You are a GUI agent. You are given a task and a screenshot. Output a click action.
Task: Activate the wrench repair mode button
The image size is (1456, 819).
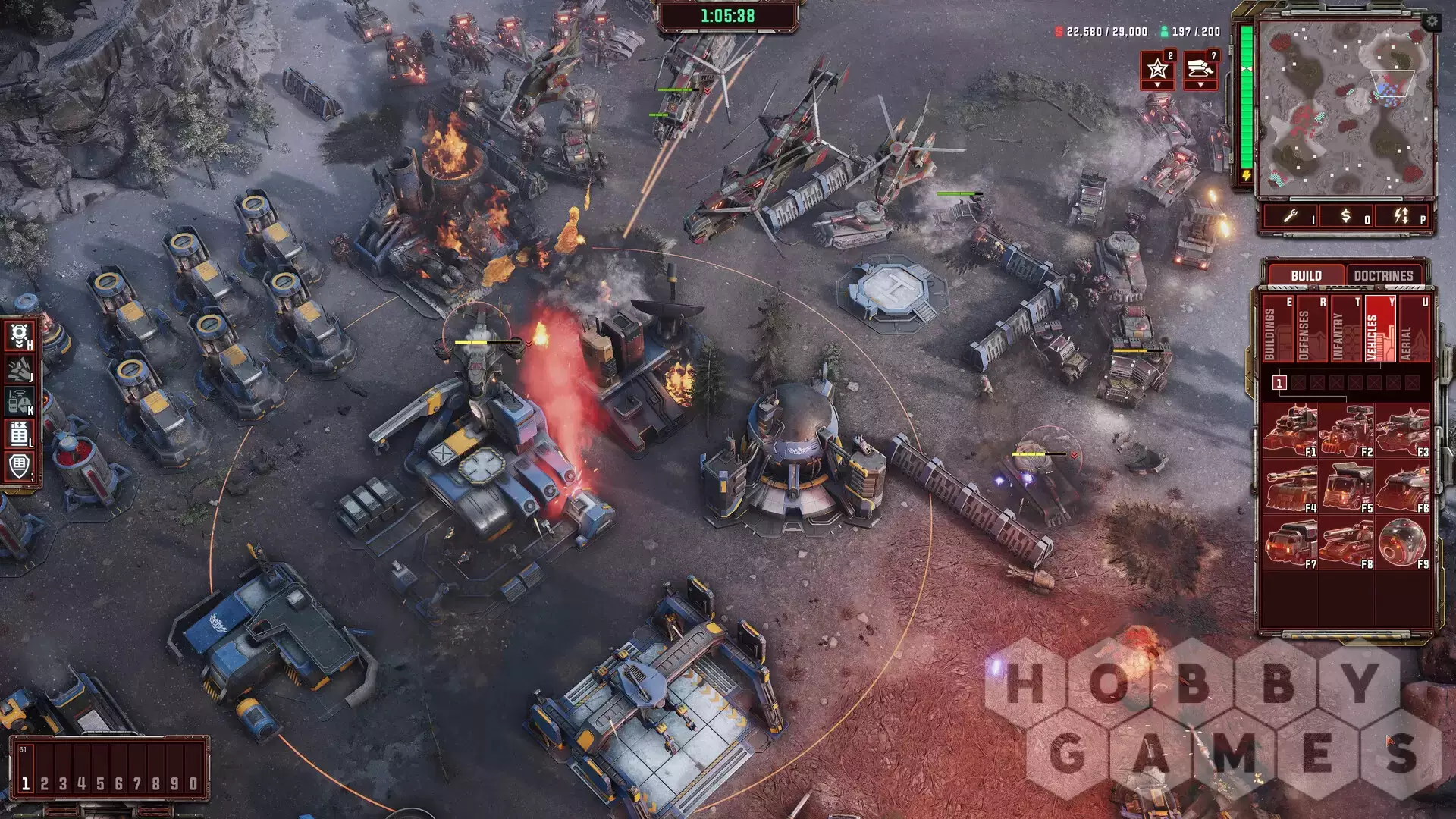point(1291,217)
